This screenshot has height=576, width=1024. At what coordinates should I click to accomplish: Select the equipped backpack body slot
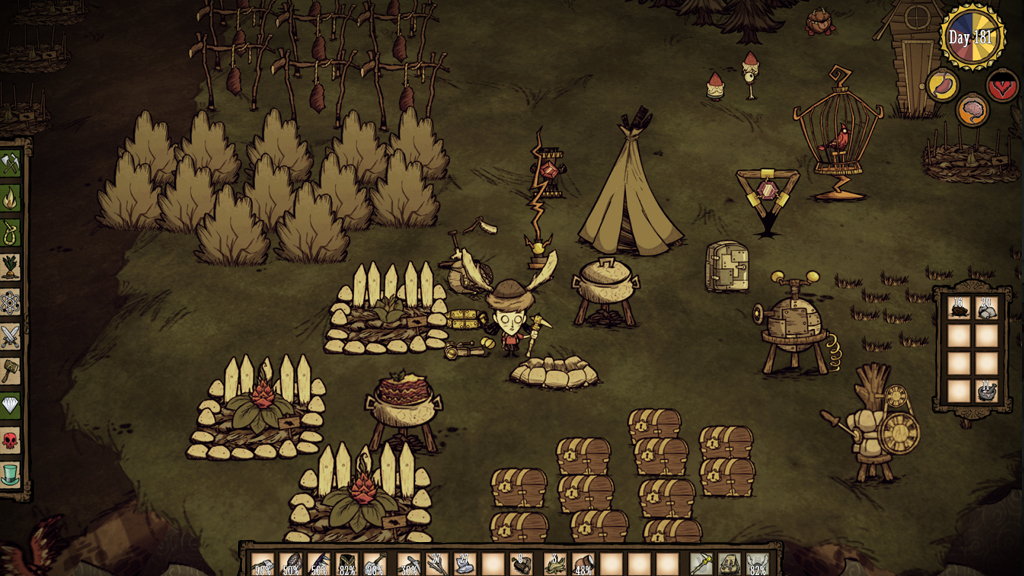click(731, 565)
